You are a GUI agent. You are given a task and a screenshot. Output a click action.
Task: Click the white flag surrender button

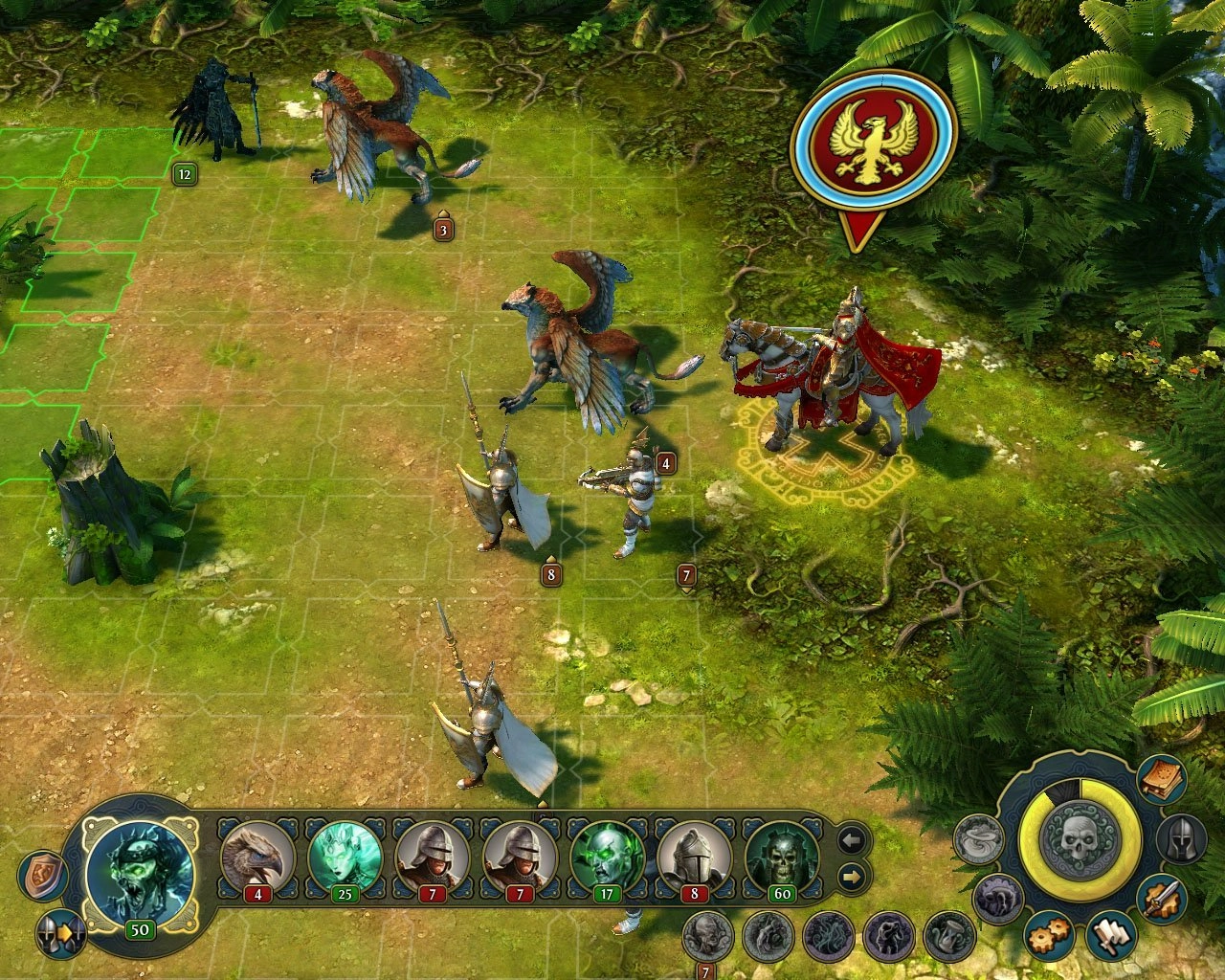click(x=1110, y=937)
